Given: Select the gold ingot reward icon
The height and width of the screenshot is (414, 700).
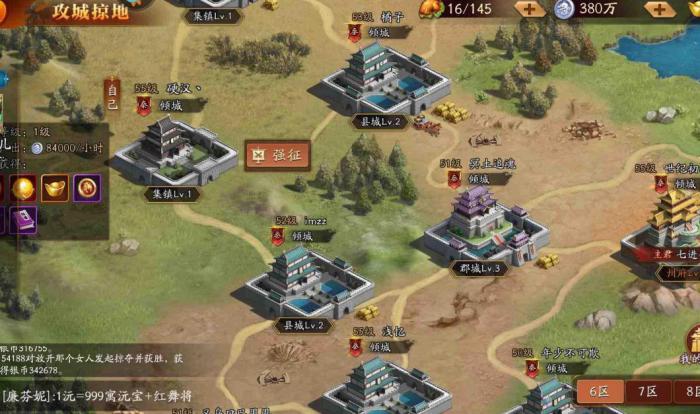Looking at the screenshot, I should [56, 187].
